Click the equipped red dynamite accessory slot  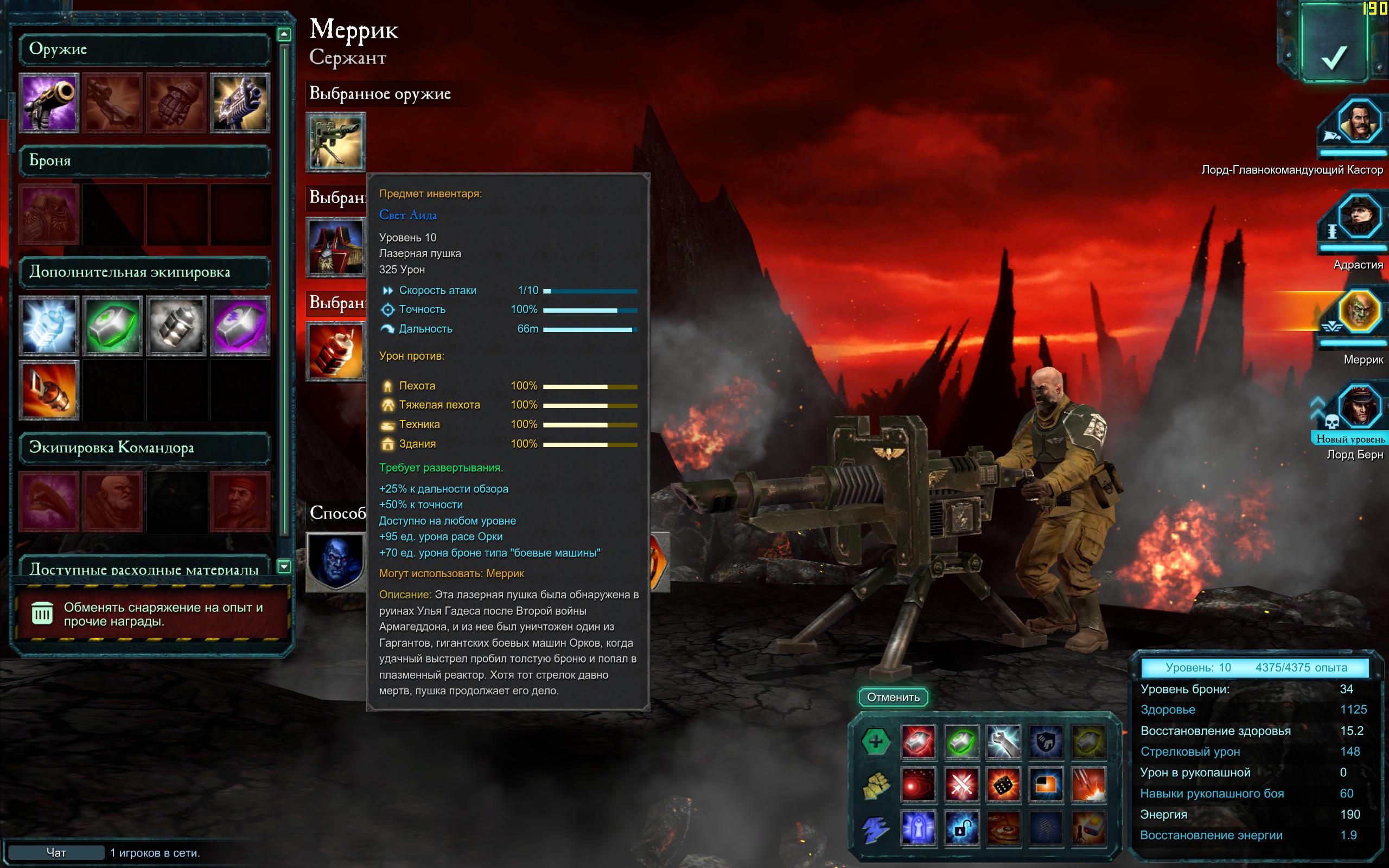pos(336,352)
